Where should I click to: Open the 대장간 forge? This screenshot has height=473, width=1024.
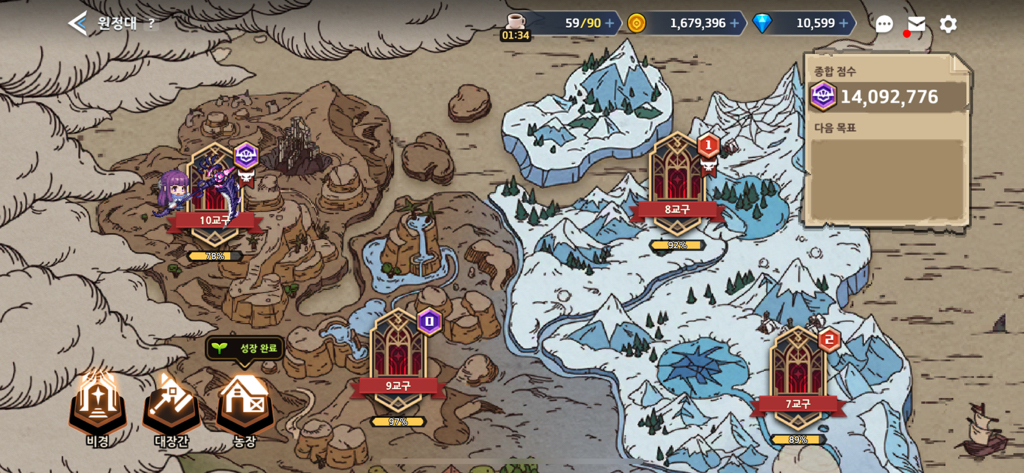point(171,403)
